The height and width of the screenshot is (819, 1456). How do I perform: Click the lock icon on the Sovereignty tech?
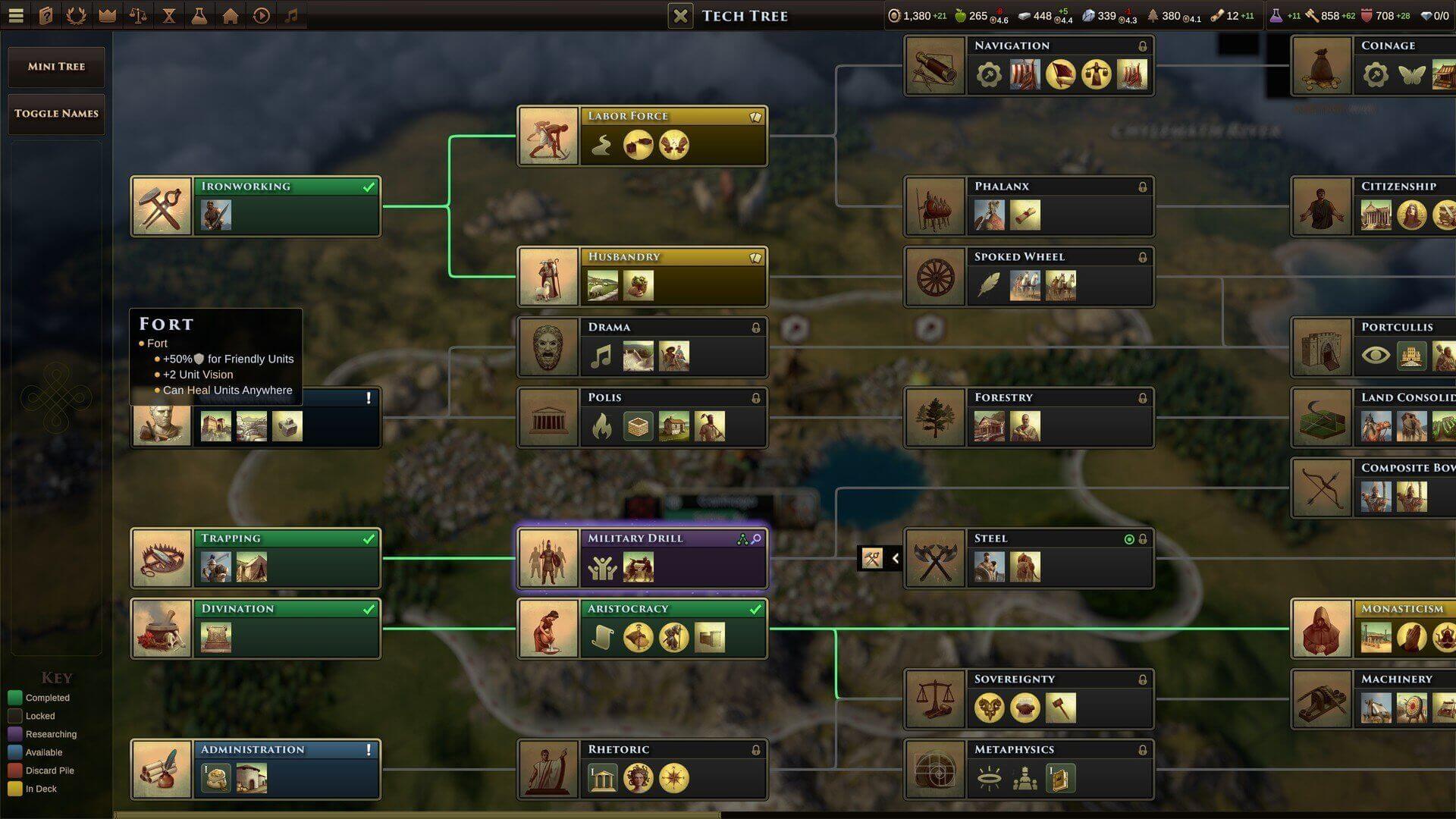coord(1142,679)
